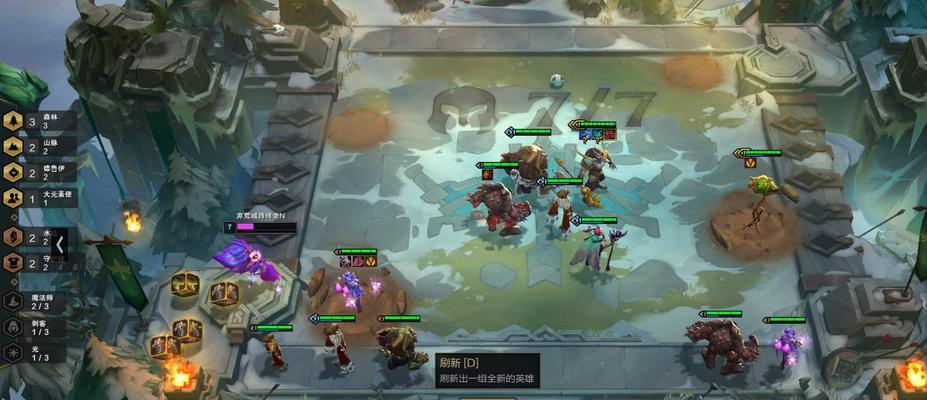Collapse the trait panel with the arrow
Viewport: 927px width, 400px height.
pyautogui.click(x=60, y=244)
